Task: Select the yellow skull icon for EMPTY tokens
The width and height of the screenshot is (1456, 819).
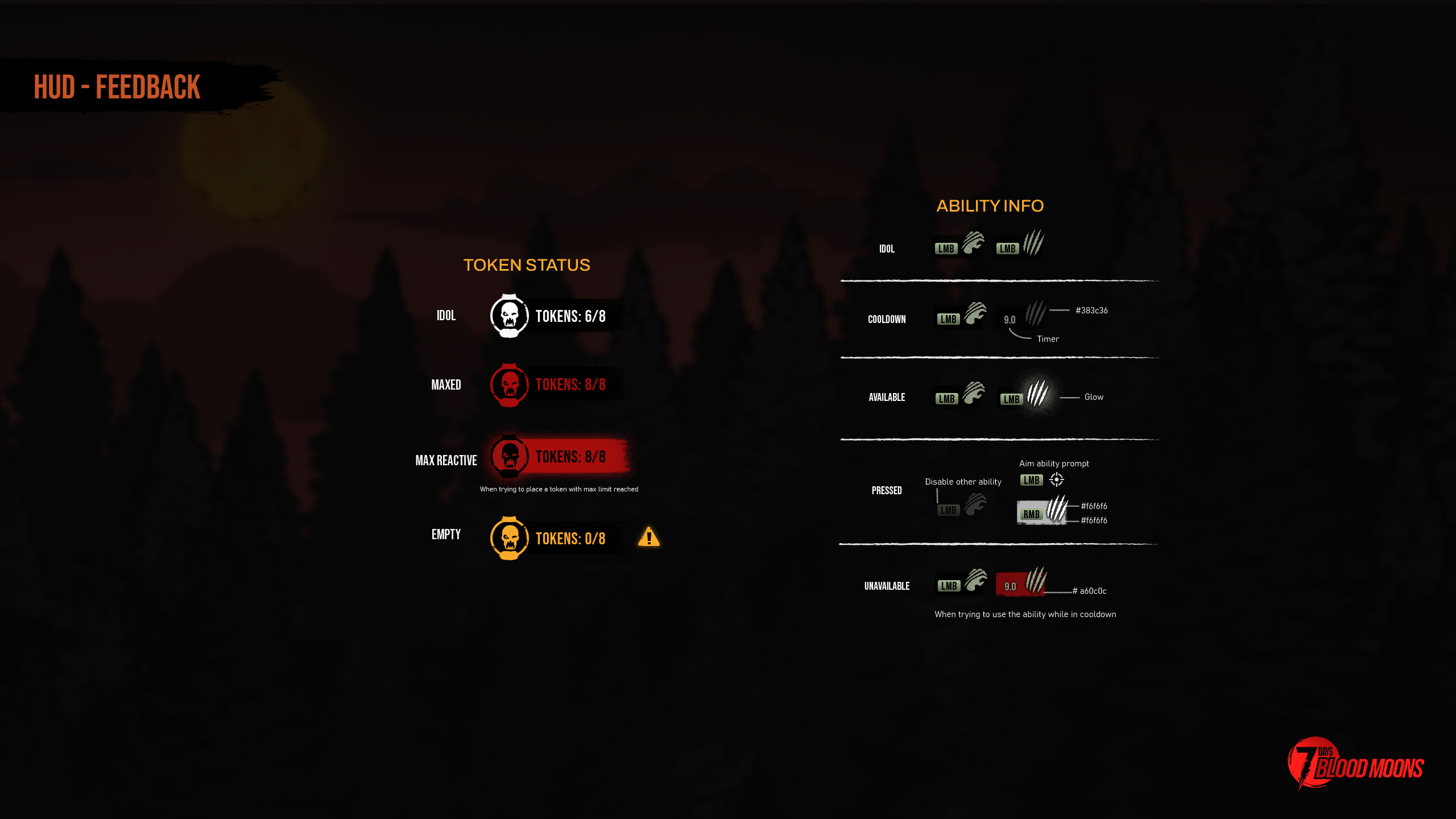Action: (x=509, y=538)
